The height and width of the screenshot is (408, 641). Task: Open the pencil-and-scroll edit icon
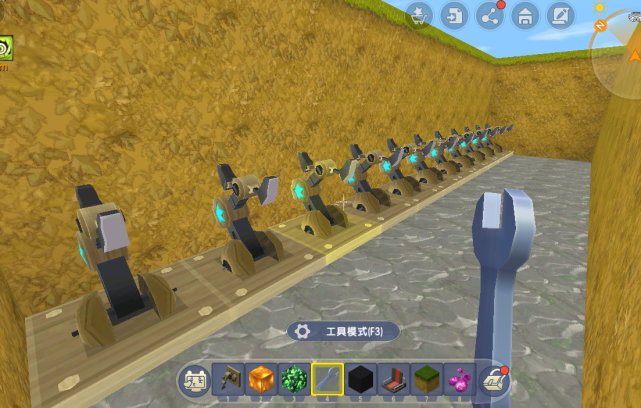click(x=558, y=15)
